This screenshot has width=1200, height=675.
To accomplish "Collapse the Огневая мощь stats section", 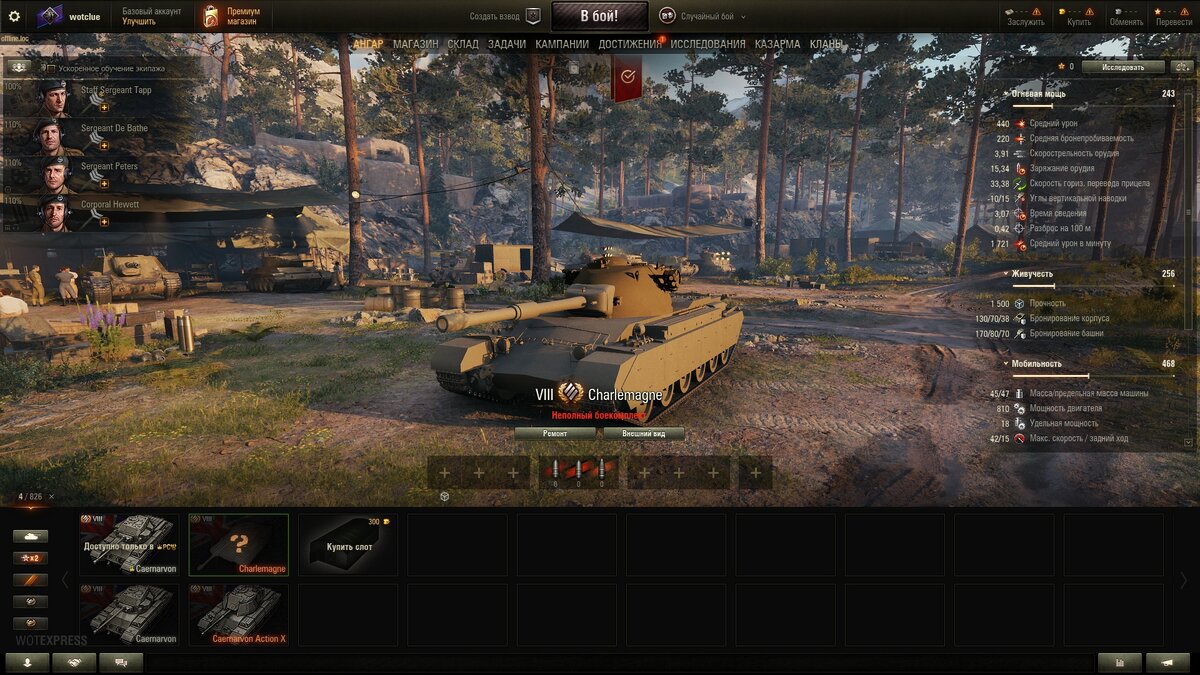I will point(1006,94).
